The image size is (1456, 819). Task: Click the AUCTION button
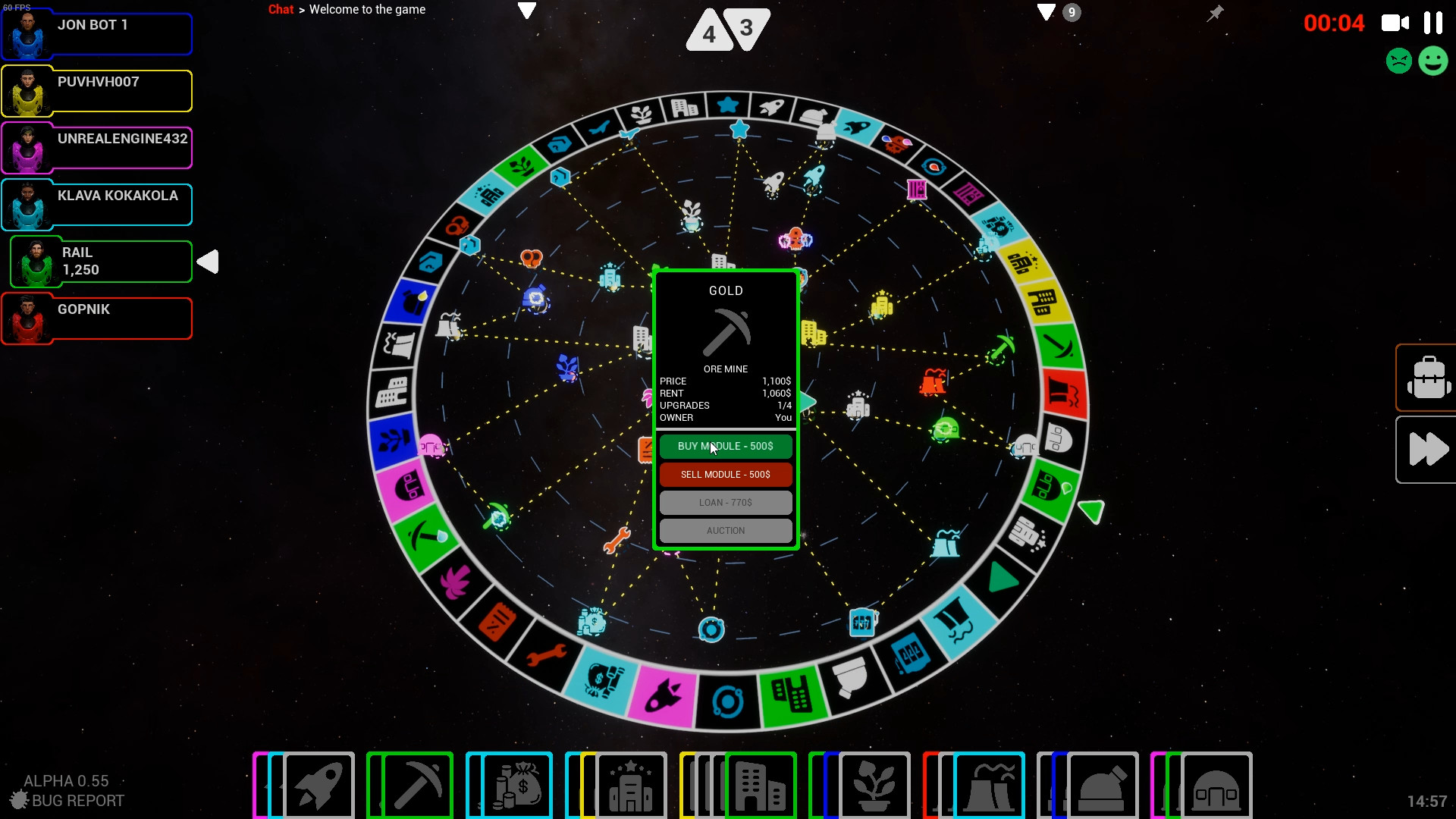pos(726,530)
